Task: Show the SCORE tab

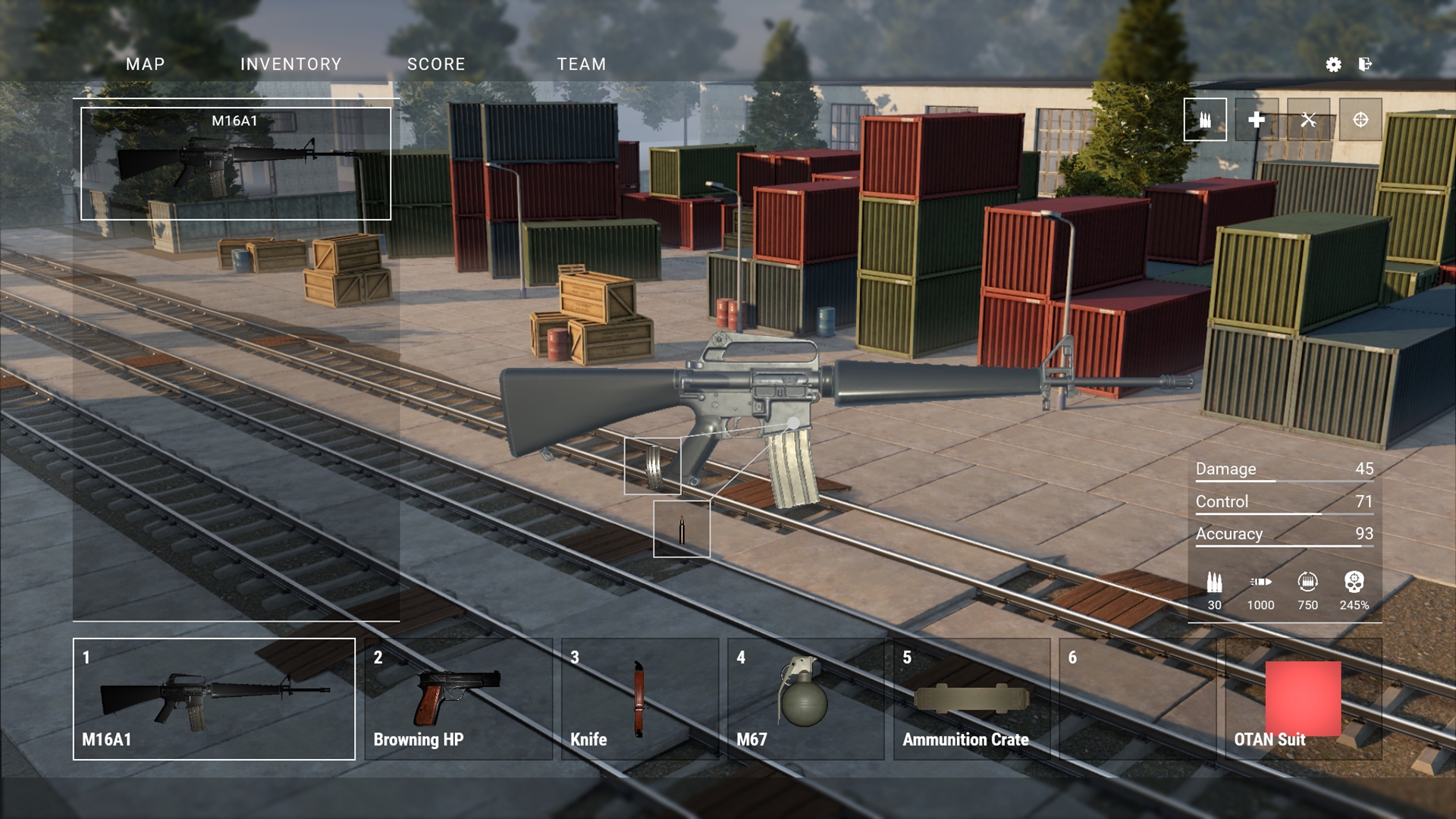Action: click(436, 64)
